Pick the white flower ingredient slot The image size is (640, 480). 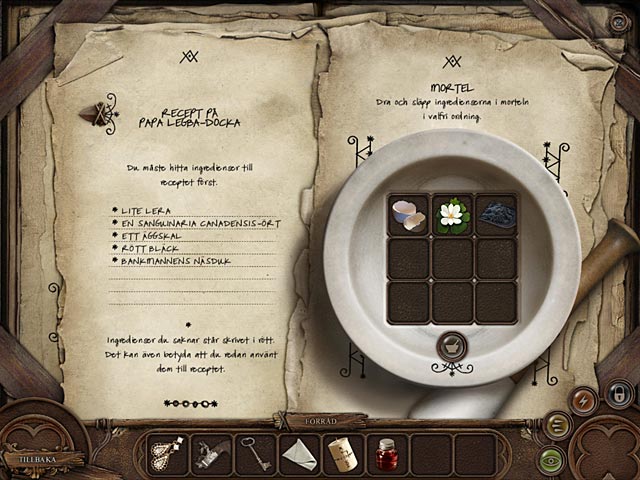(453, 214)
